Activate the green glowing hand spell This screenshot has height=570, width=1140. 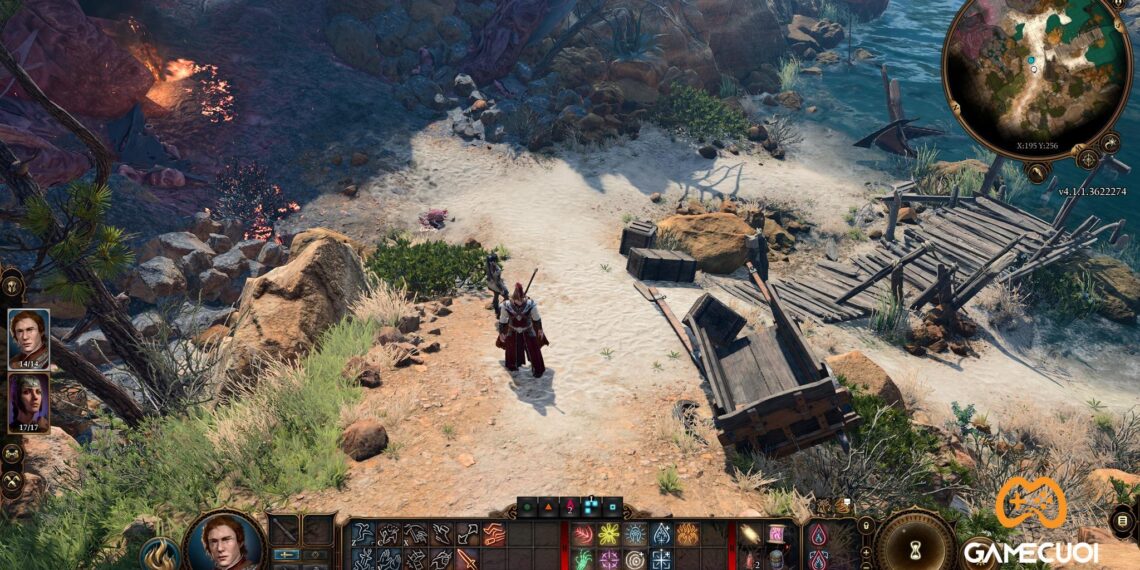(582, 559)
